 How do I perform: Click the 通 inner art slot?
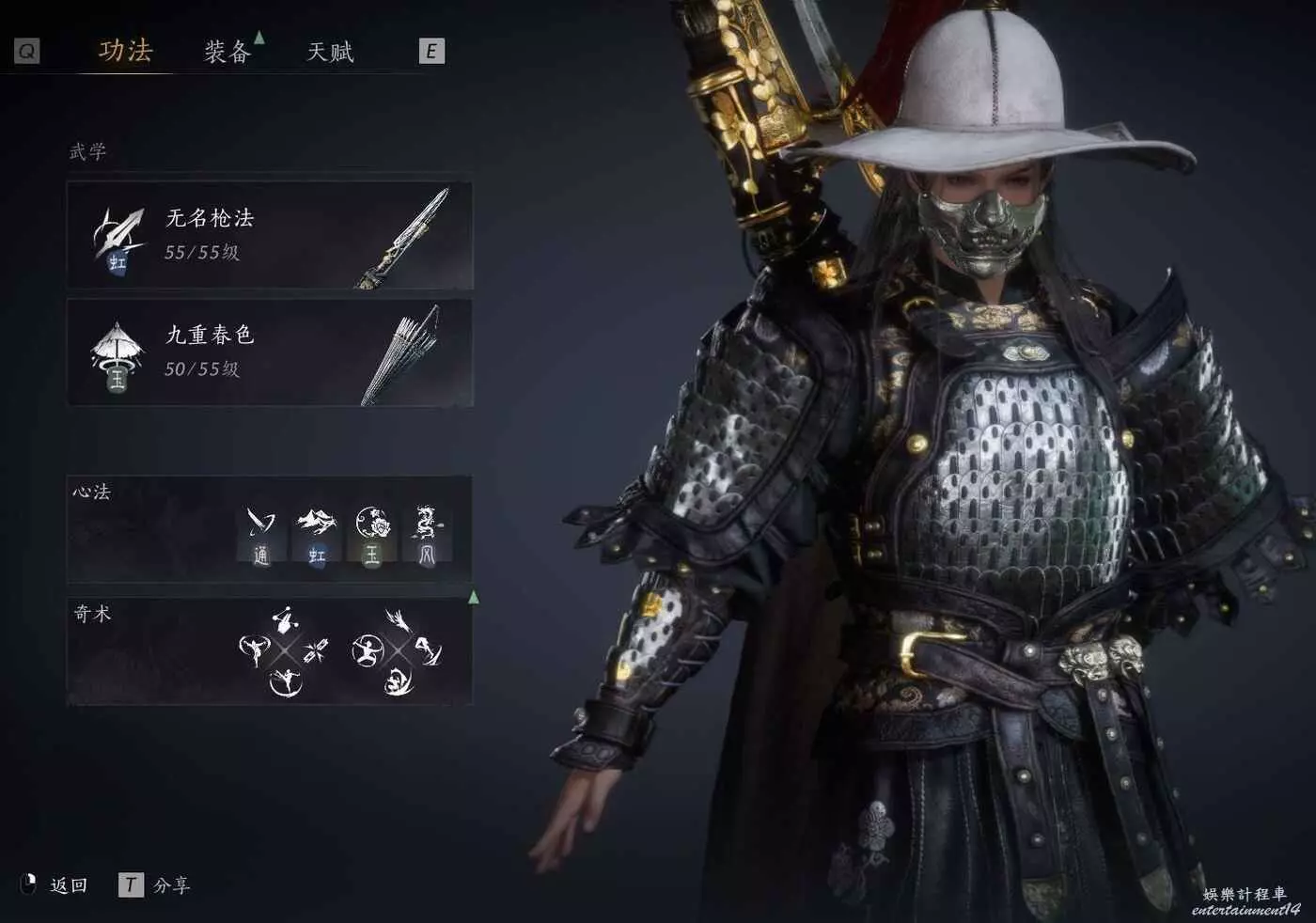tap(260, 536)
